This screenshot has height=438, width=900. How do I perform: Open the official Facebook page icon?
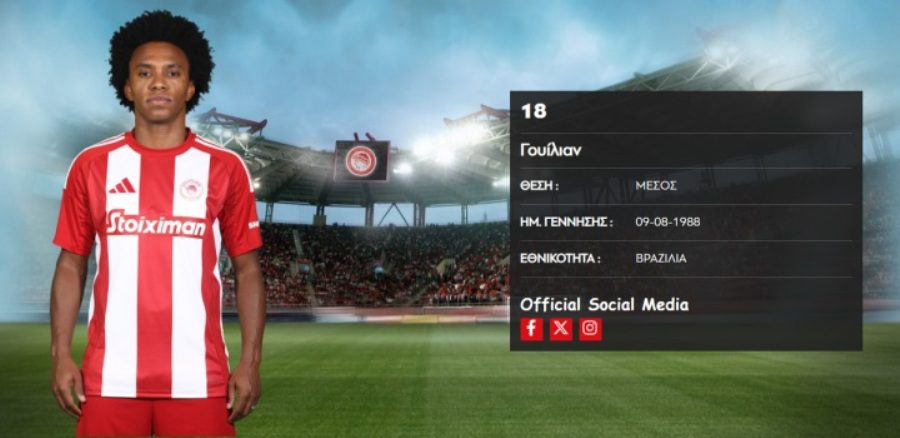pyautogui.click(x=532, y=329)
